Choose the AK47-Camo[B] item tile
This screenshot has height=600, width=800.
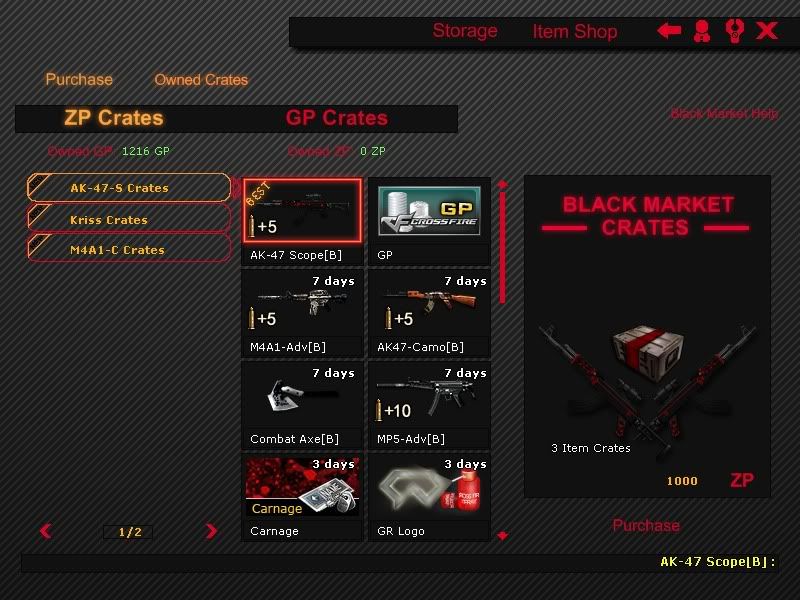pyautogui.click(x=429, y=312)
